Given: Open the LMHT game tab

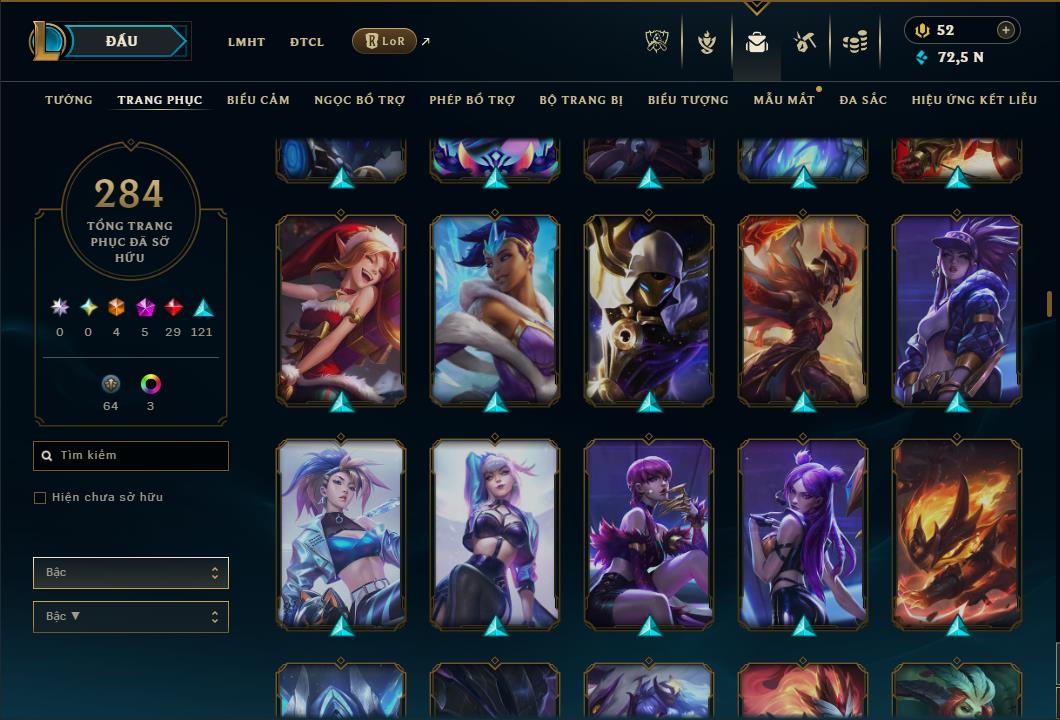Looking at the screenshot, I should (246, 42).
